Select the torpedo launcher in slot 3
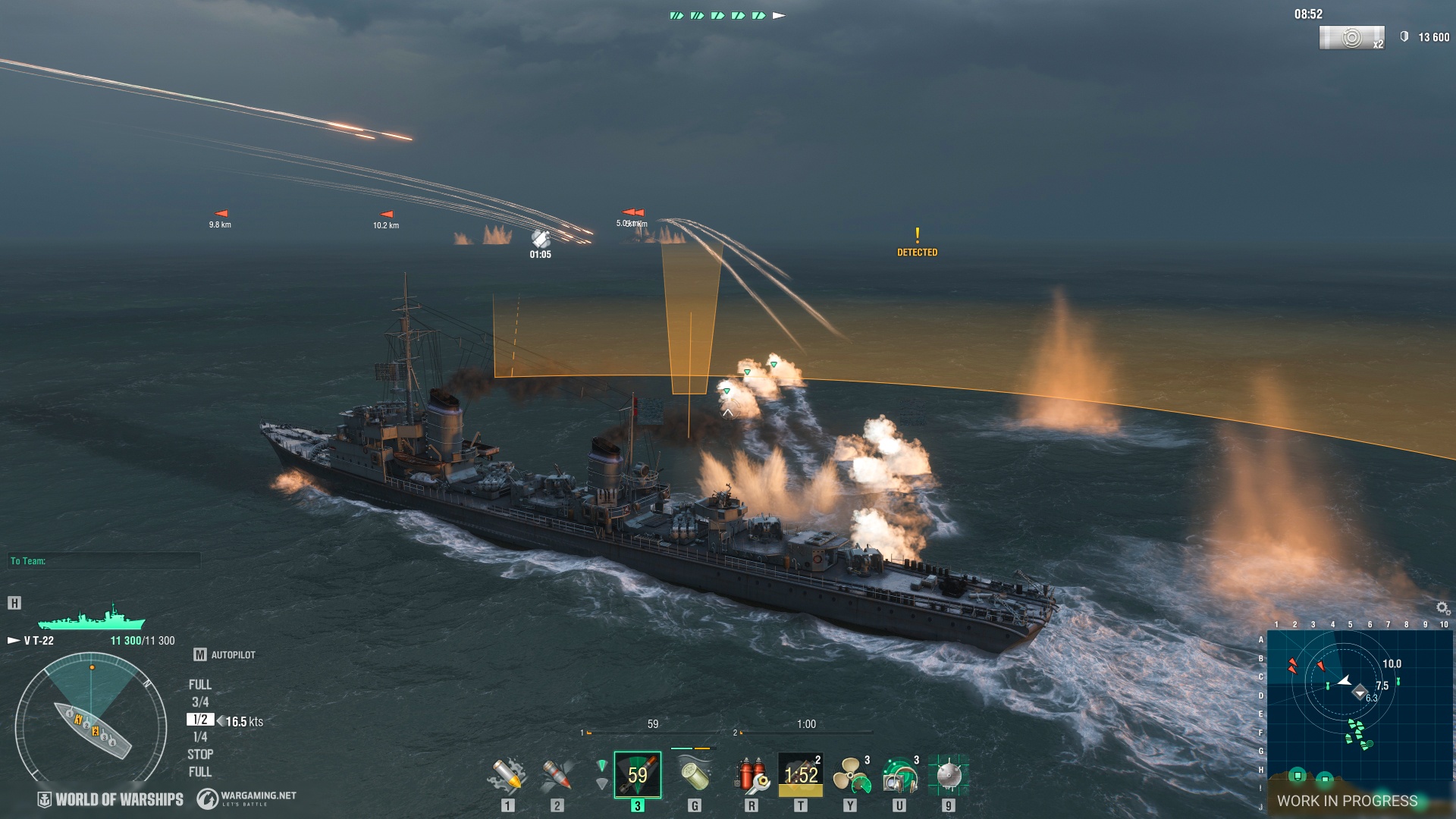The height and width of the screenshot is (819, 1456). (x=637, y=773)
